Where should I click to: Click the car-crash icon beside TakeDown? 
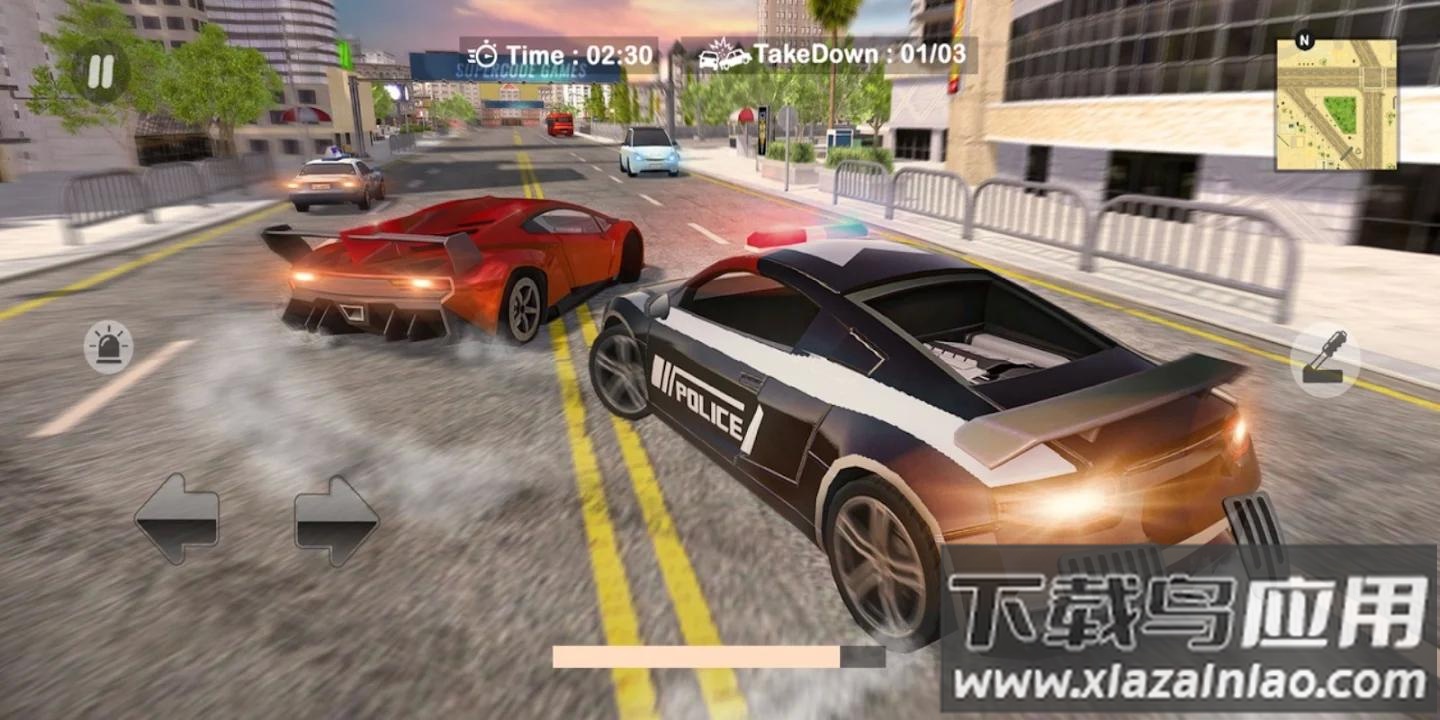727,56
